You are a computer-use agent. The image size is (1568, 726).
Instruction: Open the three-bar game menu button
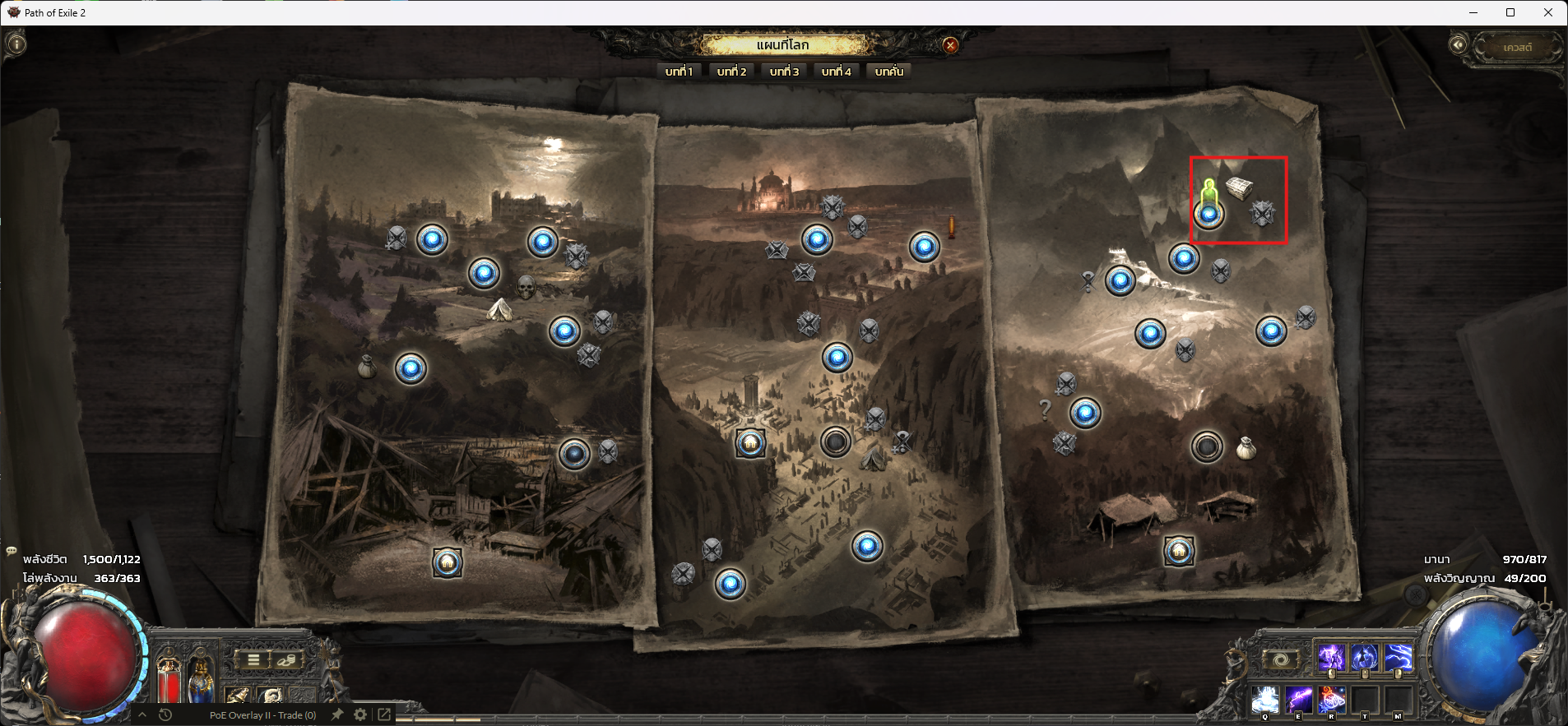tap(253, 659)
